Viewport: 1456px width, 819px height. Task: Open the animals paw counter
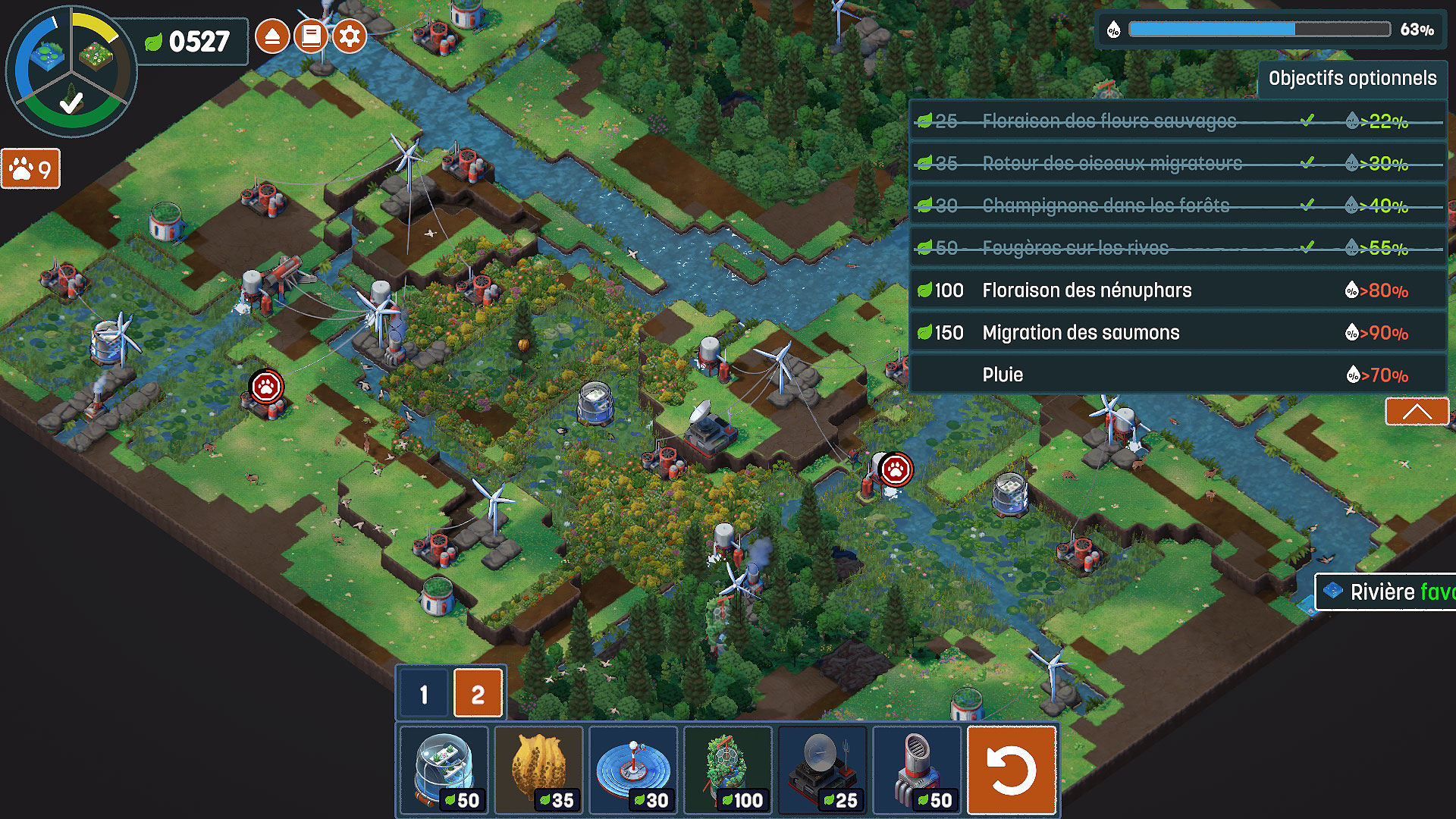31,169
